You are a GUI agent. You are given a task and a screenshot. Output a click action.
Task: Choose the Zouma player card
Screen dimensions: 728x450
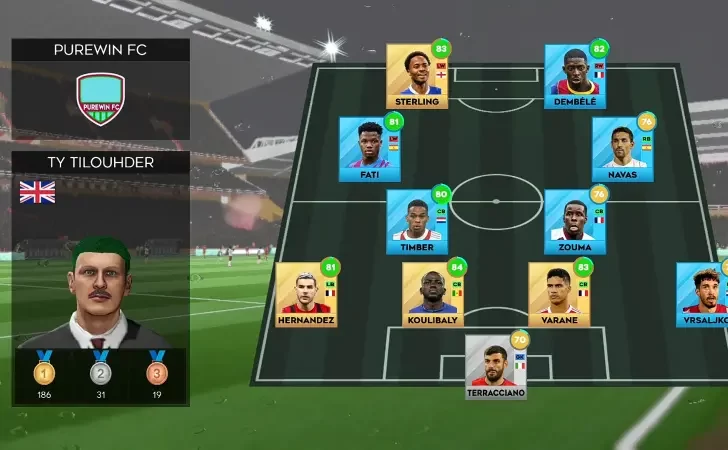click(x=575, y=221)
